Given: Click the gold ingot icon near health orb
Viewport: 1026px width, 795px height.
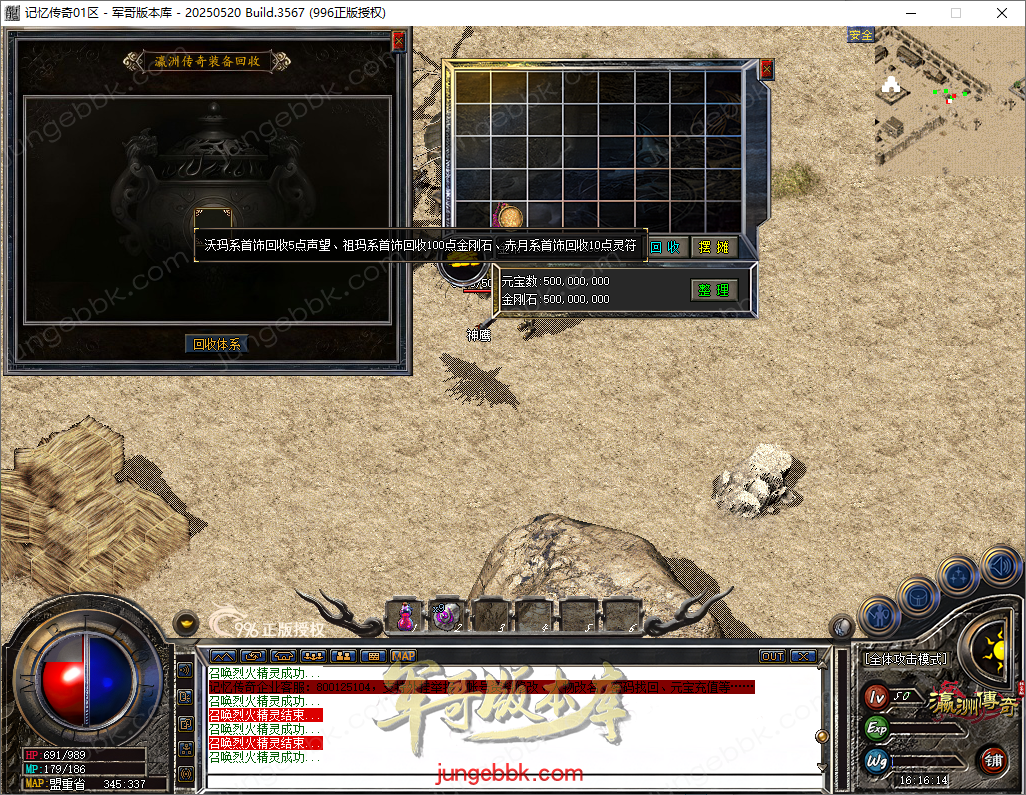Looking at the screenshot, I should click(x=185, y=622).
